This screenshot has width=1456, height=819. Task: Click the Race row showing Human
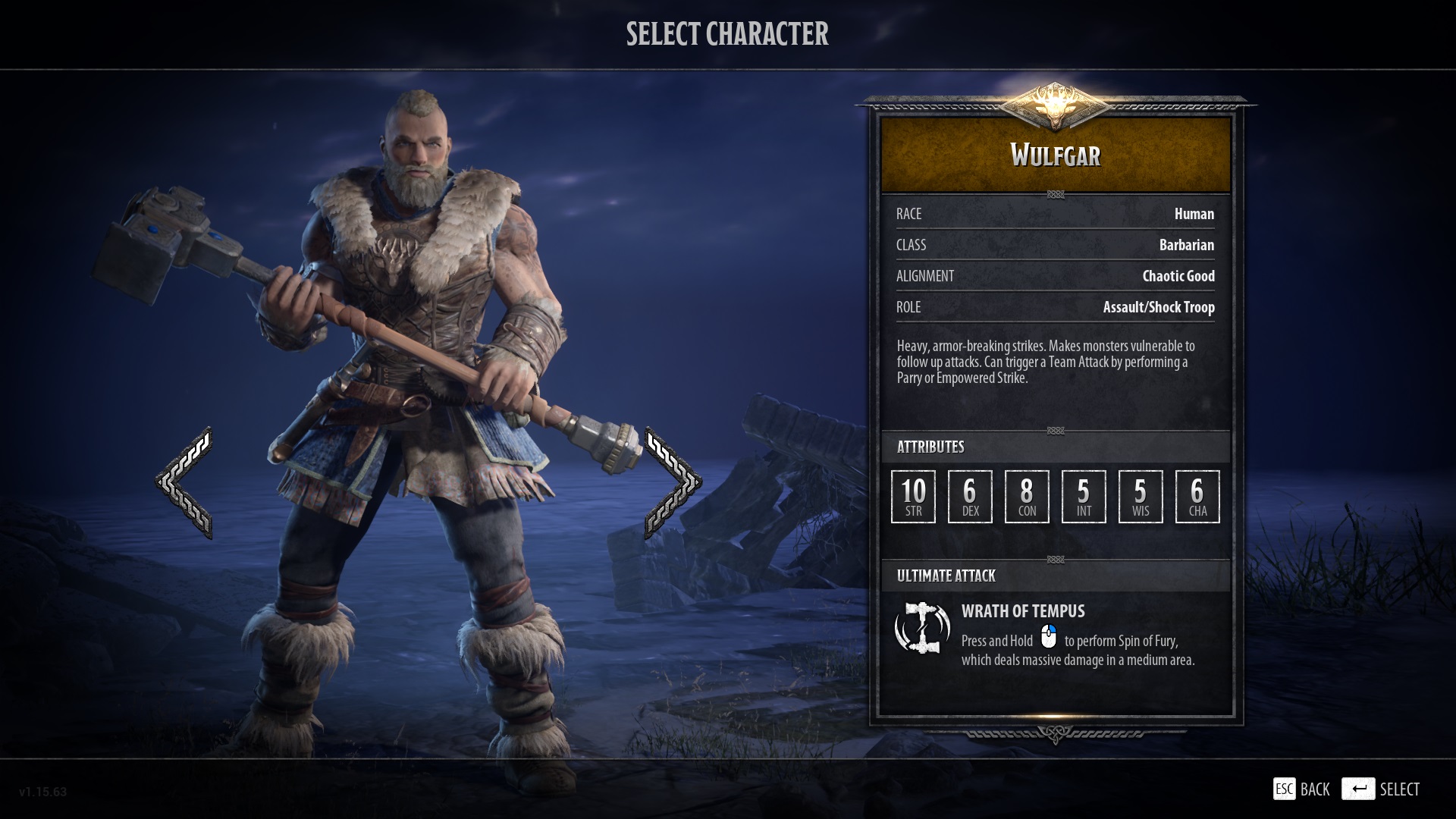[1056, 214]
